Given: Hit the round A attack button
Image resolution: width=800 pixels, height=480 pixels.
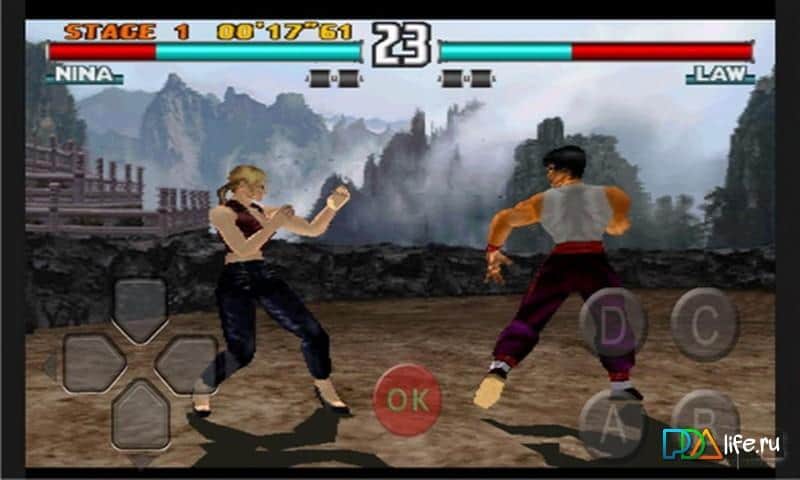Looking at the screenshot, I should 613,418.
